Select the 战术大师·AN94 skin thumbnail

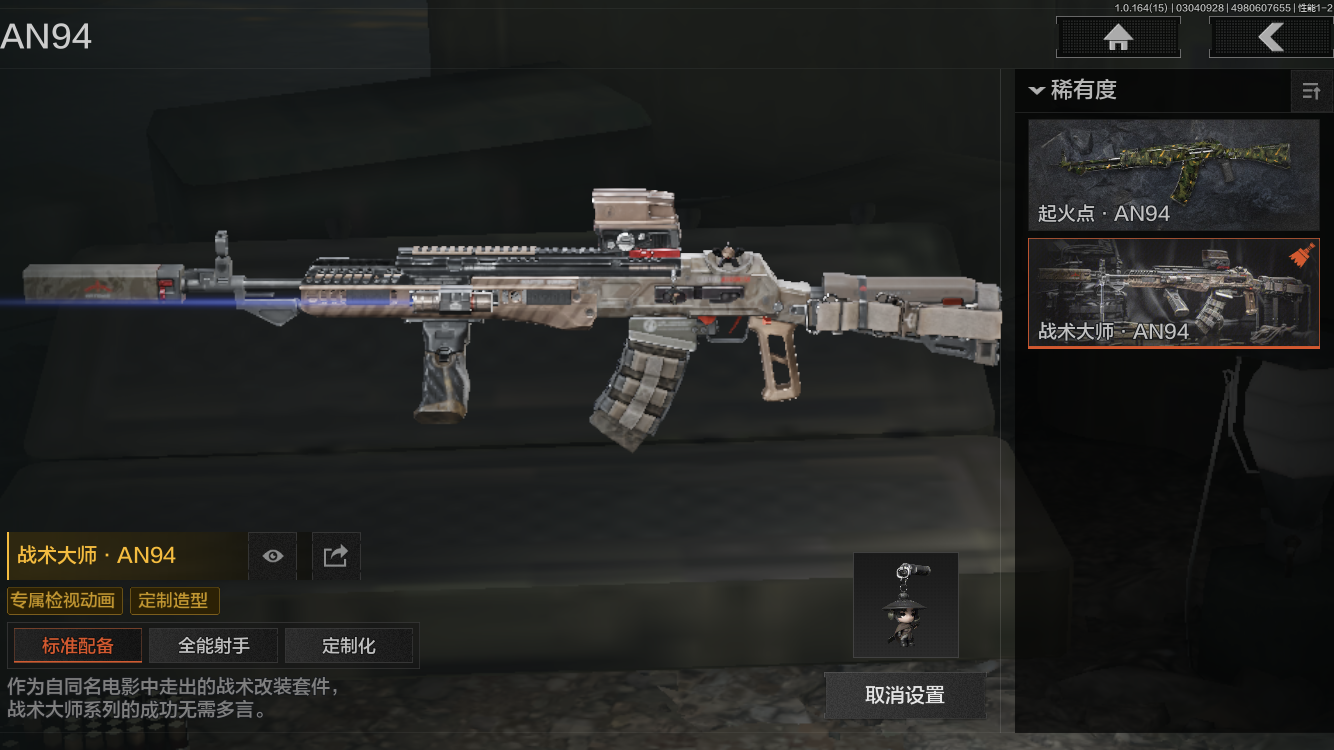pos(1174,293)
